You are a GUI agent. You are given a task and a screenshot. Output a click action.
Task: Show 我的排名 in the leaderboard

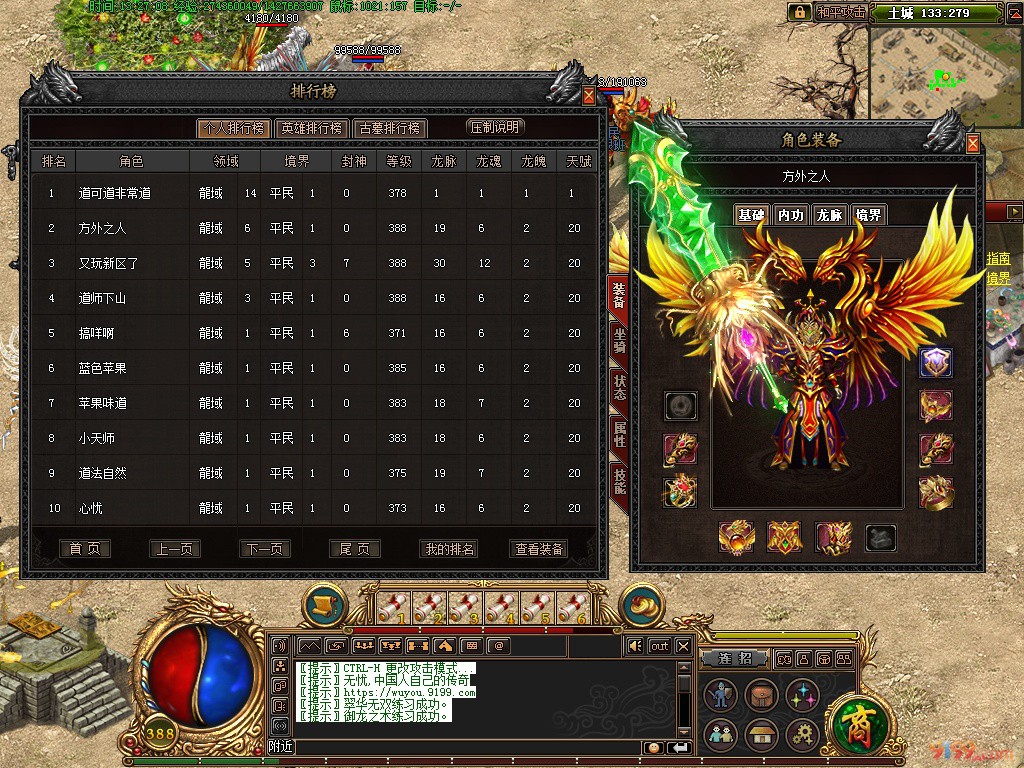(449, 549)
